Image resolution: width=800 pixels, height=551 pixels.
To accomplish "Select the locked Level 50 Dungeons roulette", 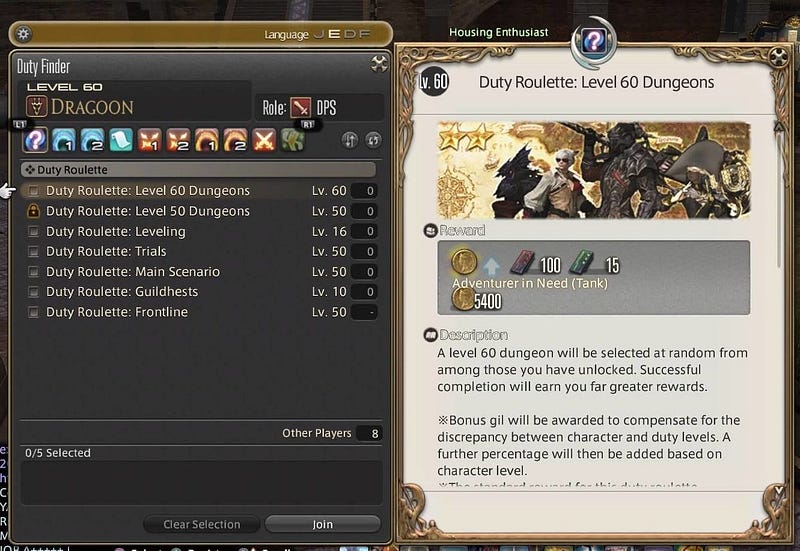I will 147,211.
